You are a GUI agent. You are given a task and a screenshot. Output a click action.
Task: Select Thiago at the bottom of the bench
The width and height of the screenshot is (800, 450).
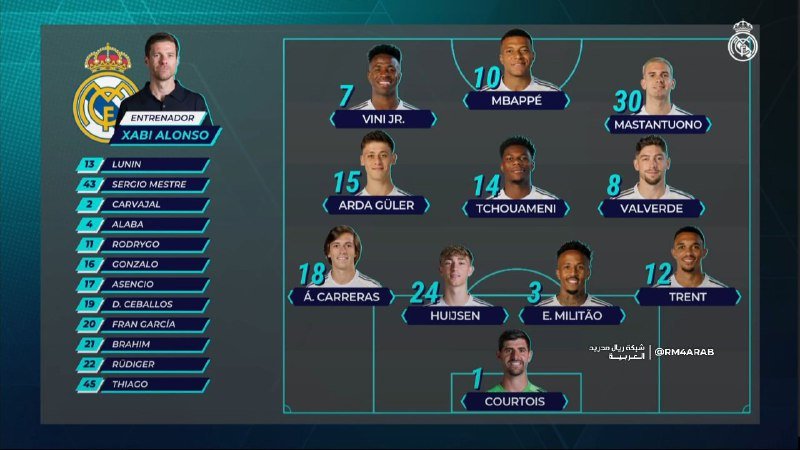[x=145, y=385]
